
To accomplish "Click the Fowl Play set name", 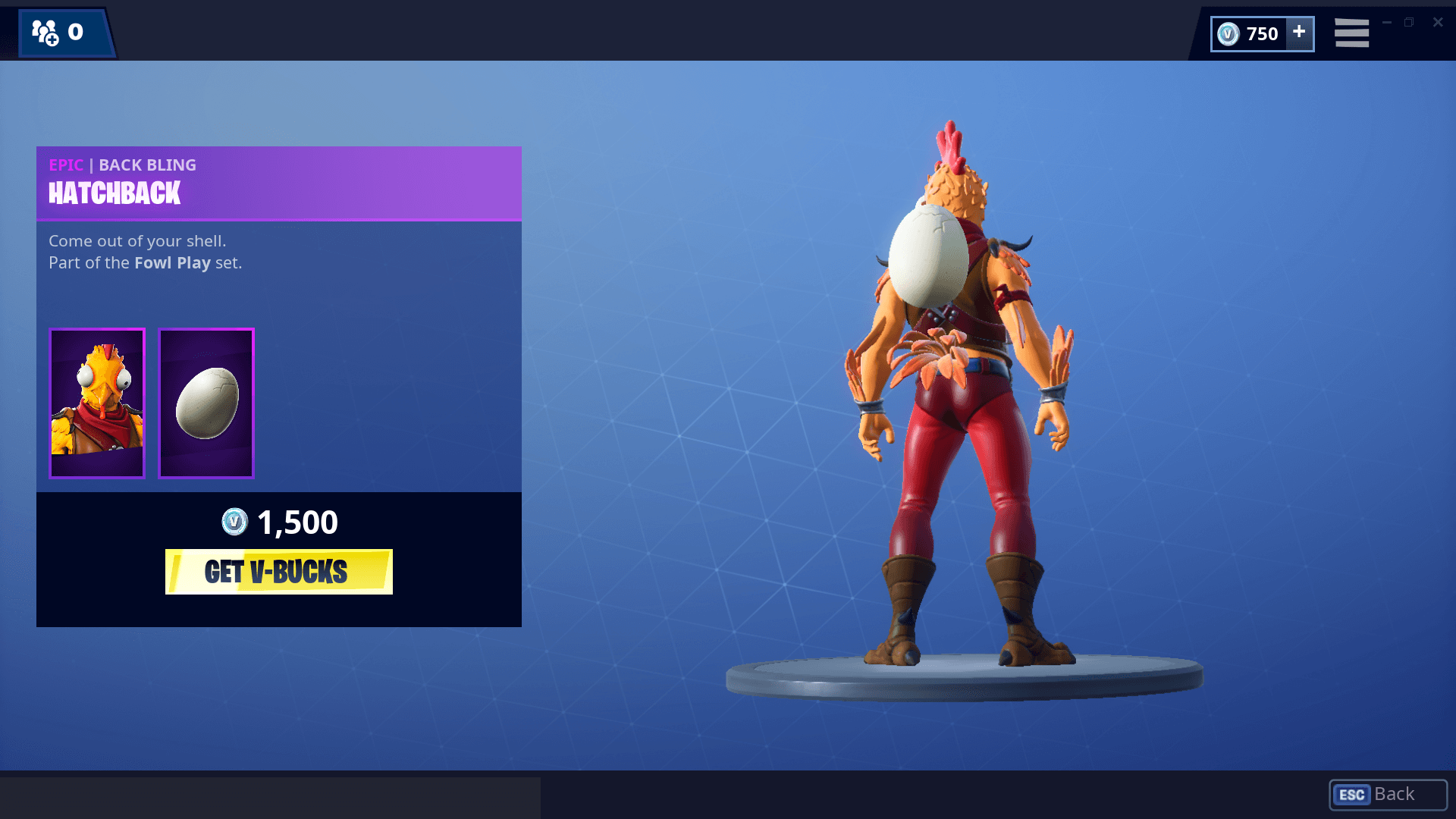I will (x=172, y=262).
